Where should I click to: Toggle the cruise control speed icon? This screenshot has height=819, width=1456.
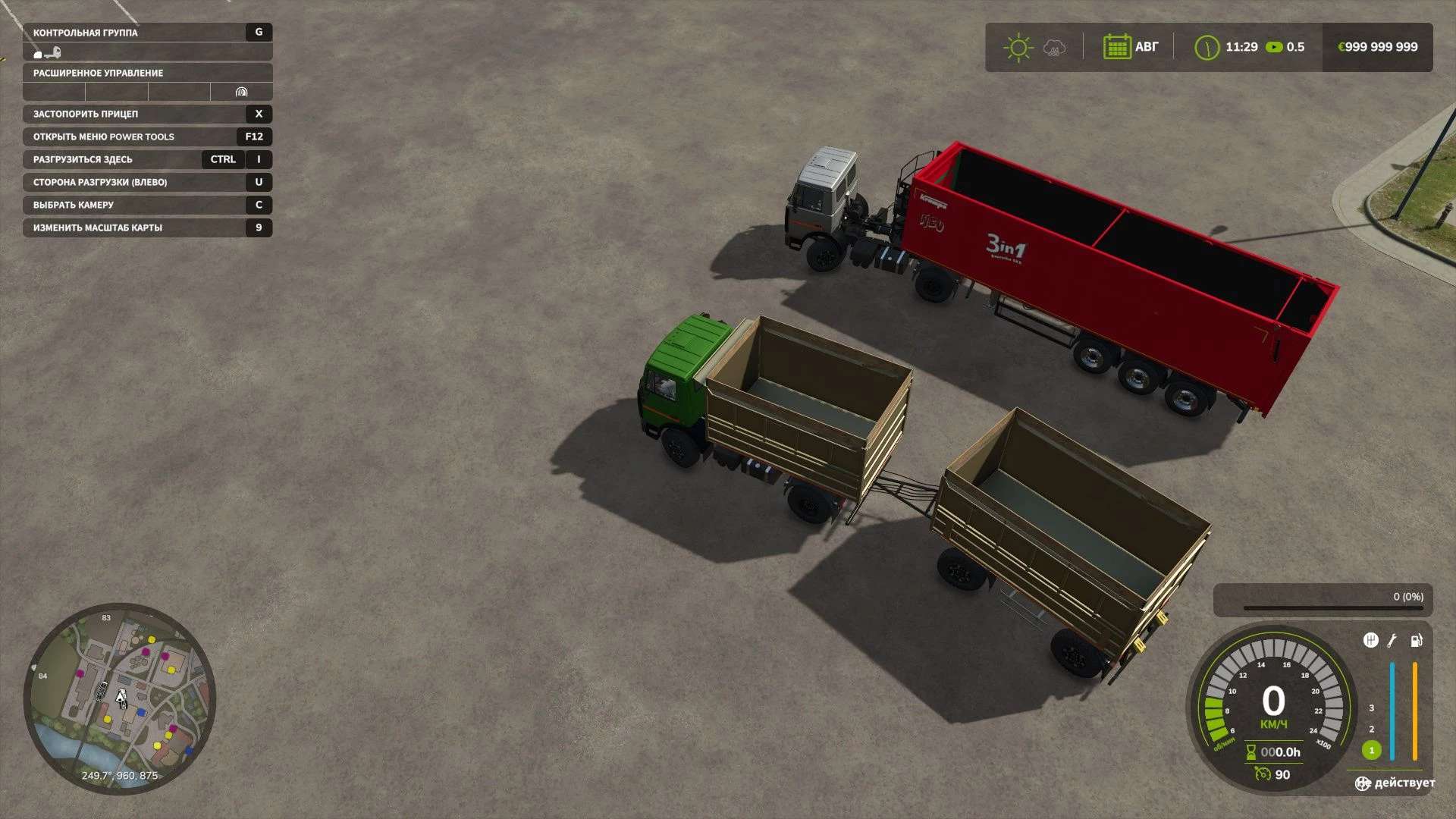coord(1263,773)
